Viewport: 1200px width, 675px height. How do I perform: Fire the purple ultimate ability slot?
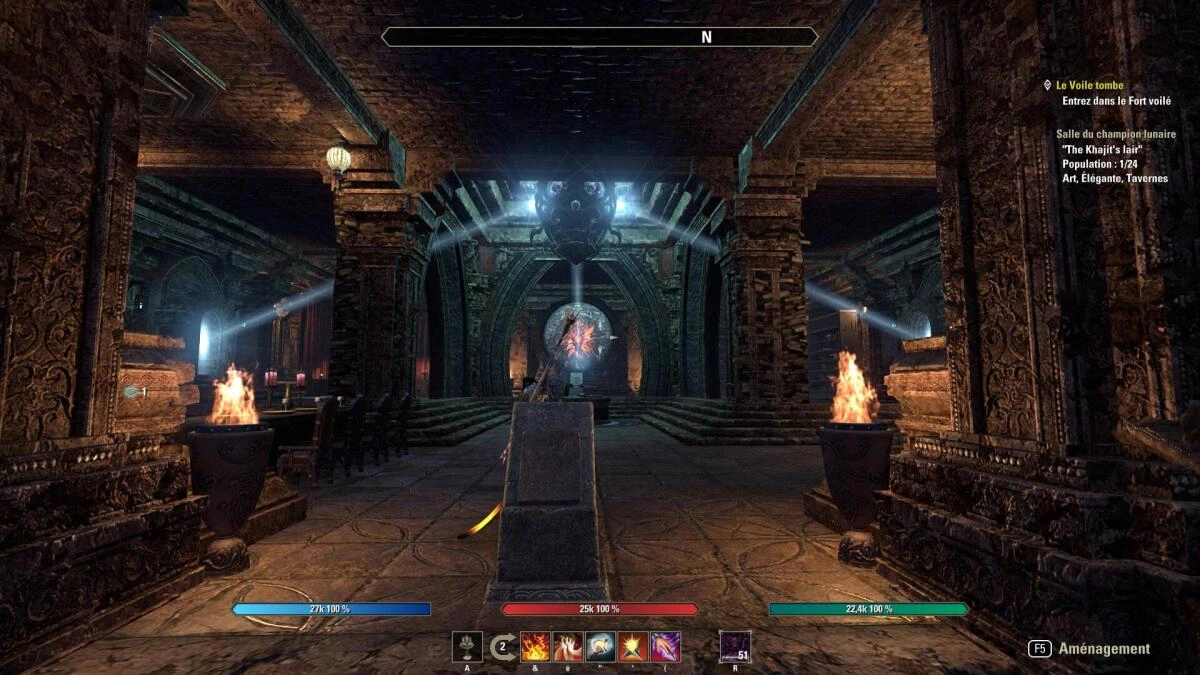click(x=735, y=647)
